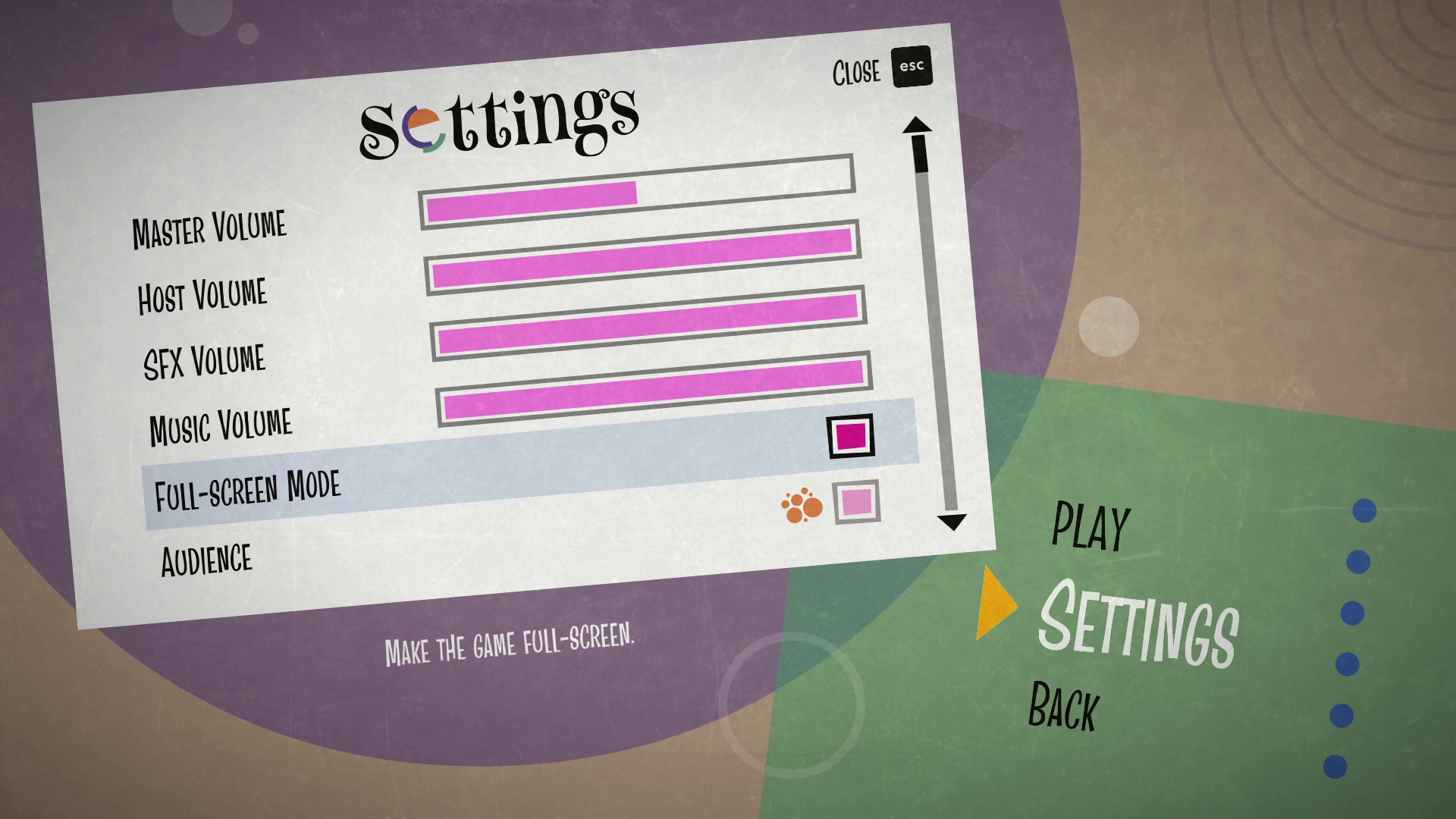
Task: Set the Host Volume slider
Action: (x=643, y=258)
